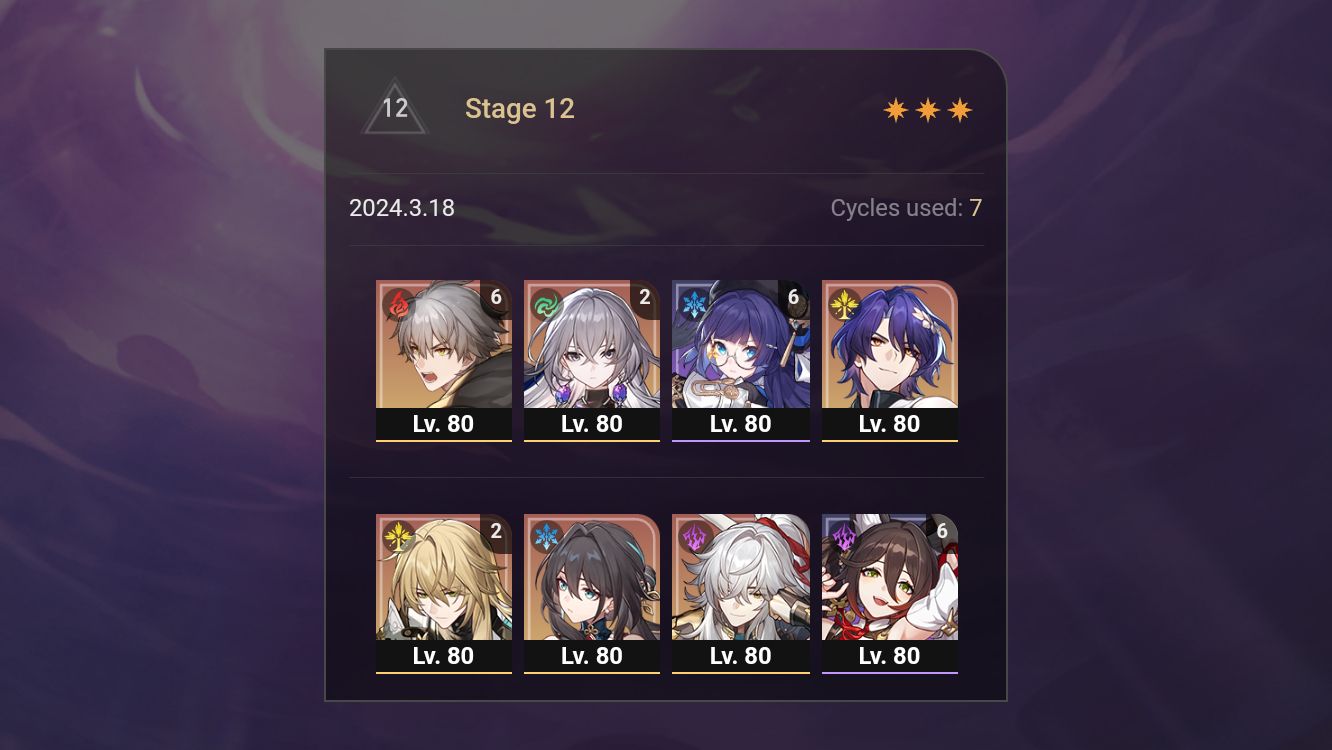Click the Stage 12 triangle emblem

click(395, 108)
